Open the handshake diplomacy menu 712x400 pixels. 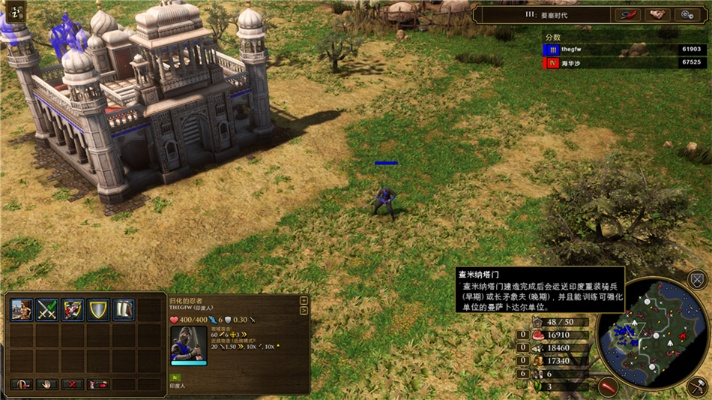click(x=657, y=15)
